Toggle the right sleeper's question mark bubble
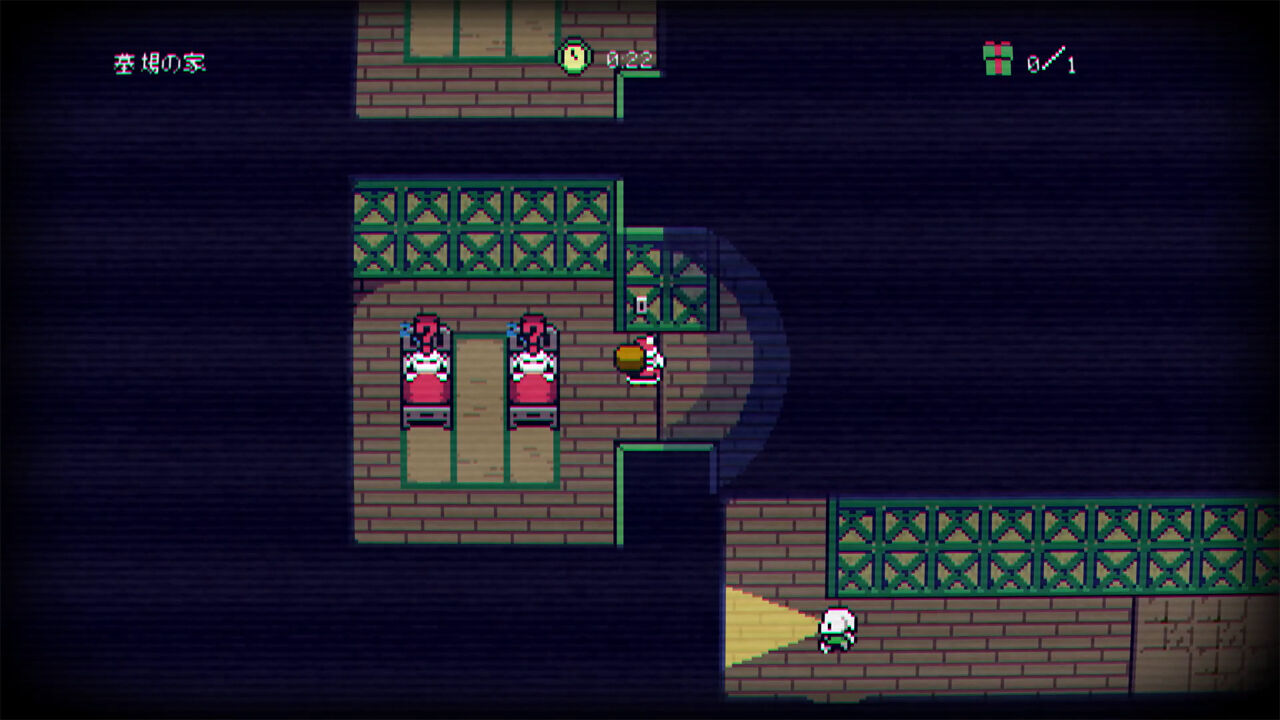Screen dimensions: 1280x720 [x=535, y=334]
